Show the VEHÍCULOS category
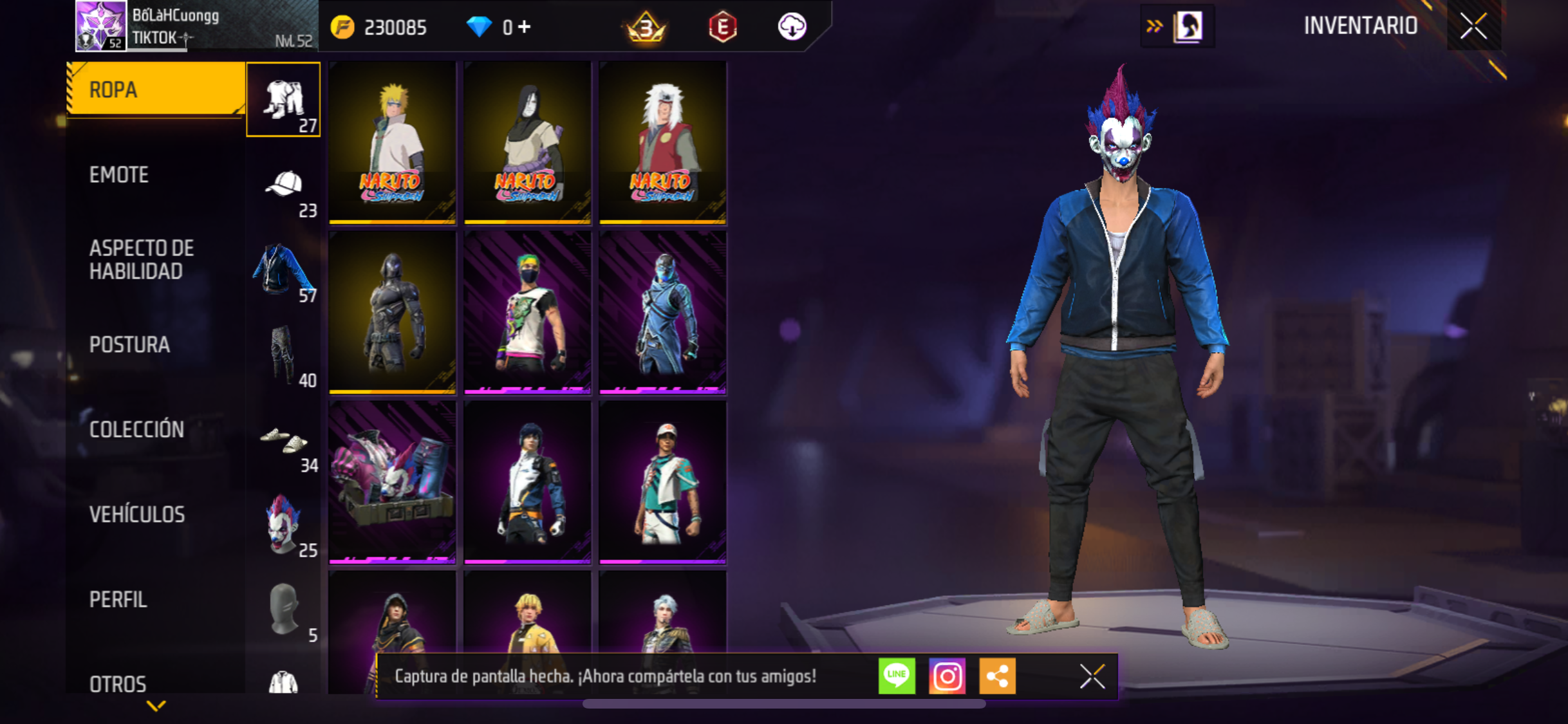This screenshot has height=724, width=1568. (136, 515)
